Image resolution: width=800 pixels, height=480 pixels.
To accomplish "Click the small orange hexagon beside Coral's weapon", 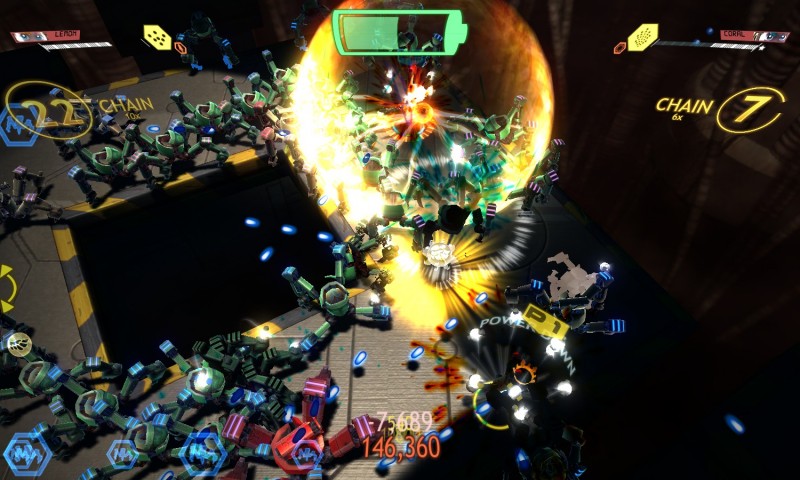I will pyautogui.click(x=616, y=46).
